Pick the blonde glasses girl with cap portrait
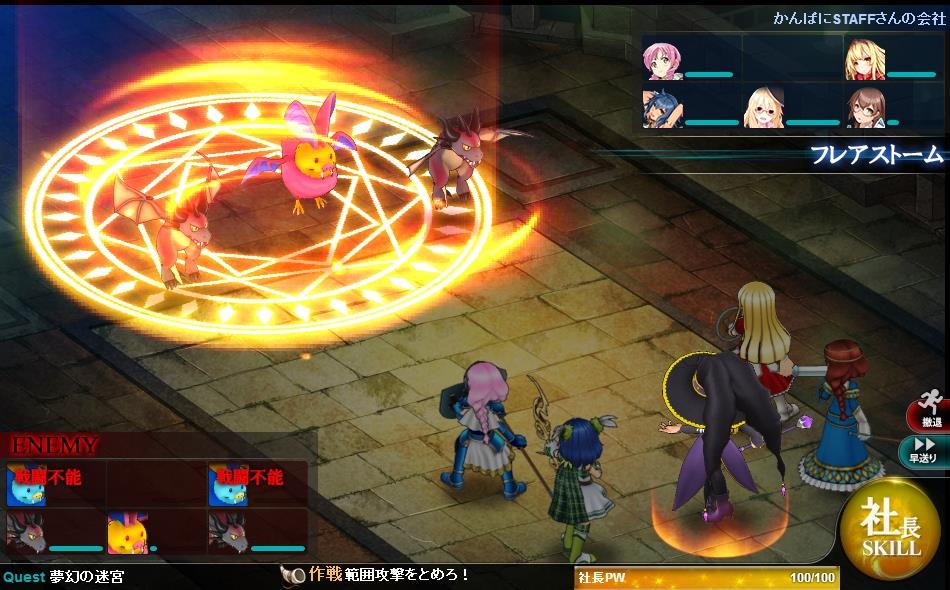This screenshot has height=590, width=950. point(761,107)
